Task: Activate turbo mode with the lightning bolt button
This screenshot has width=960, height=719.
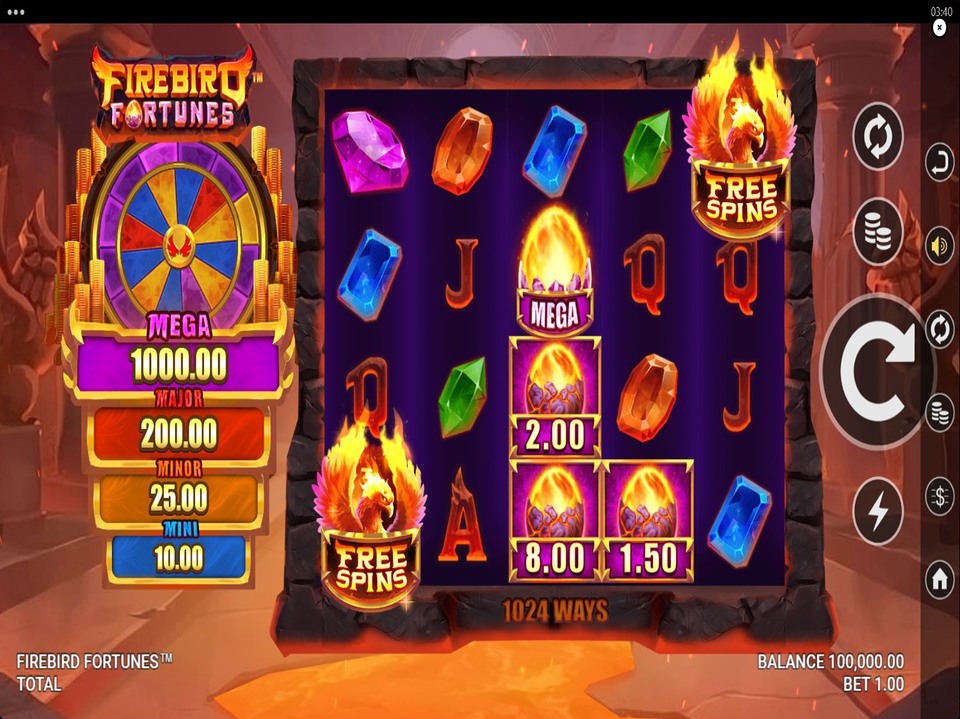Action: click(x=878, y=511)
